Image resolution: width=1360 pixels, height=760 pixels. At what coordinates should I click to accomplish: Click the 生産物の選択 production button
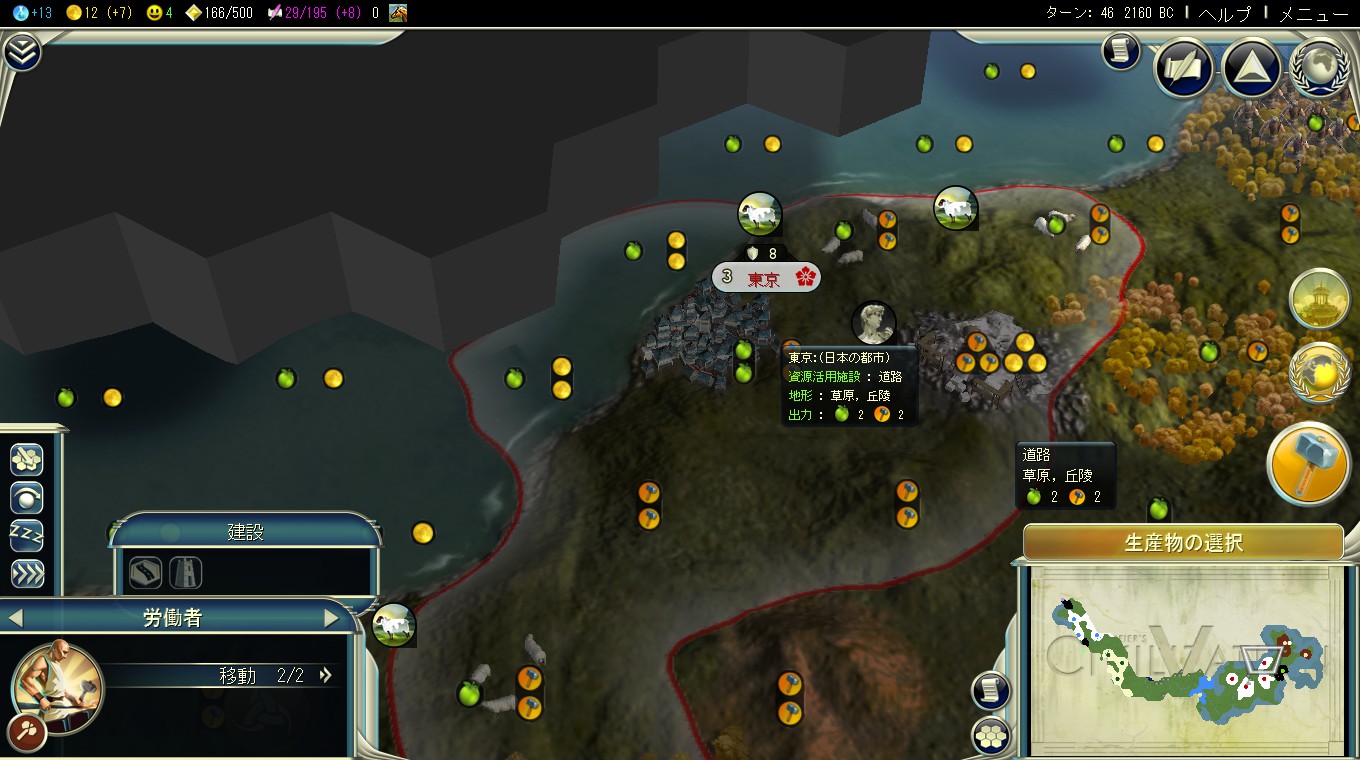[1183, 543]
